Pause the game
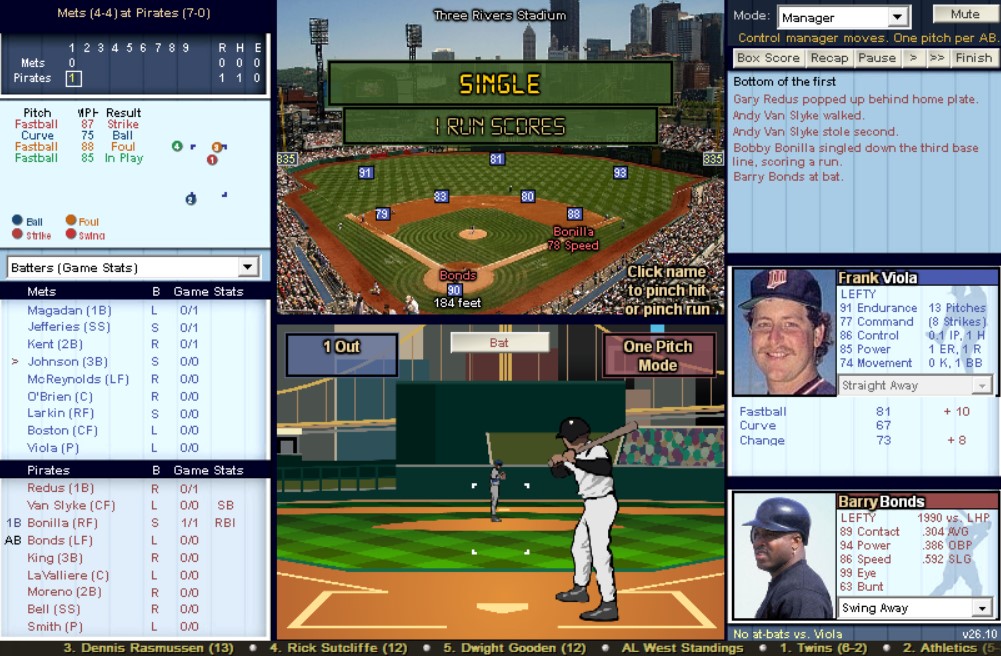This screenshot has height=656, width=1001. click(876, 58)
